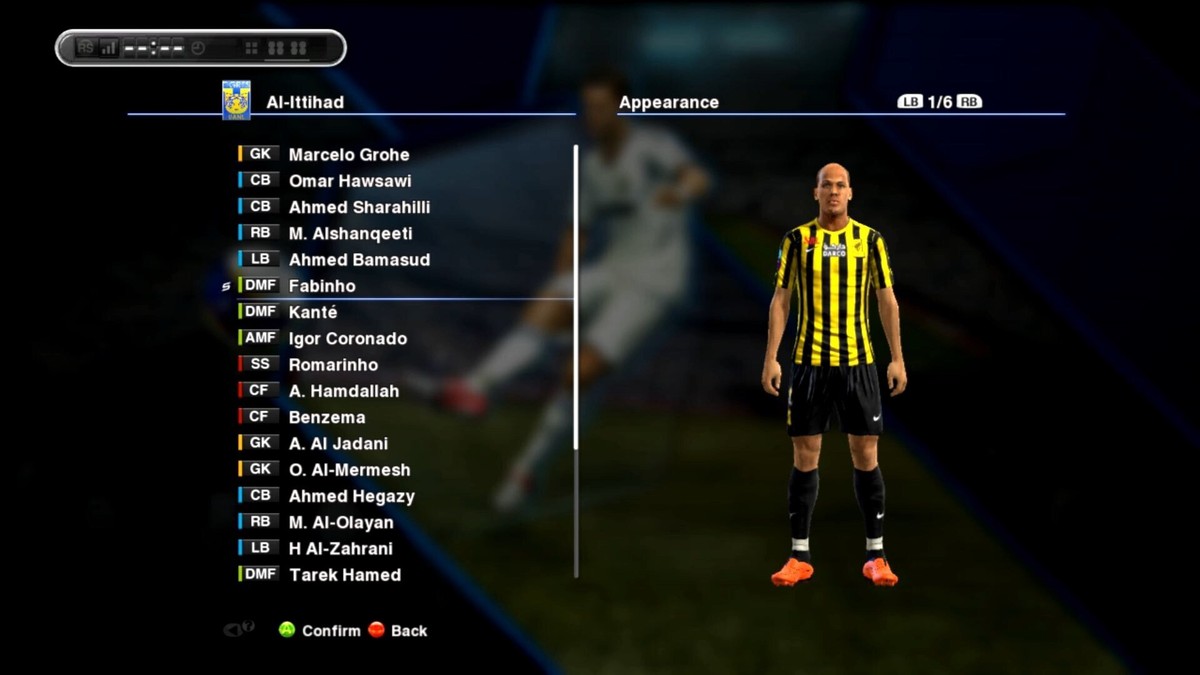Select Ahmed Sharahilli in the player list
The width and height of the screenshot is (1200, 675).
pos(359,207)
